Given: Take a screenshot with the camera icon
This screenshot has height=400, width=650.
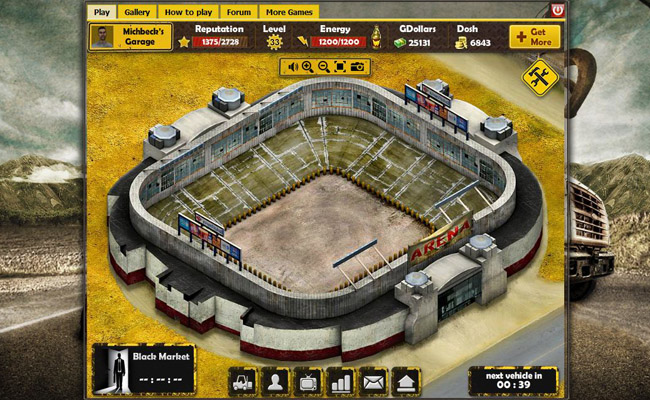Looking at the screenshot, I should point(357,67).
